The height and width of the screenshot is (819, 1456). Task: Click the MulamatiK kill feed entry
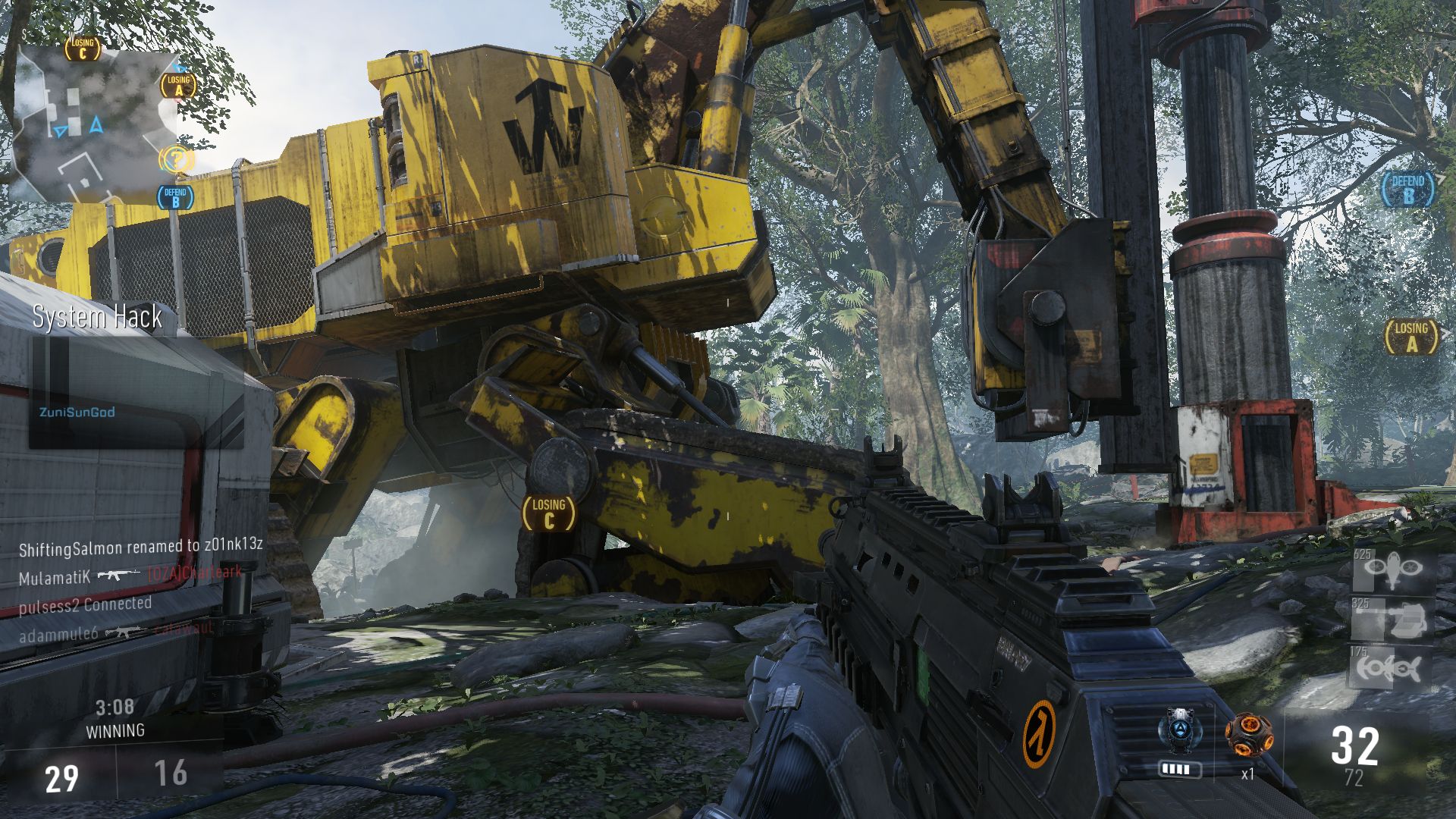coord(129,576)
